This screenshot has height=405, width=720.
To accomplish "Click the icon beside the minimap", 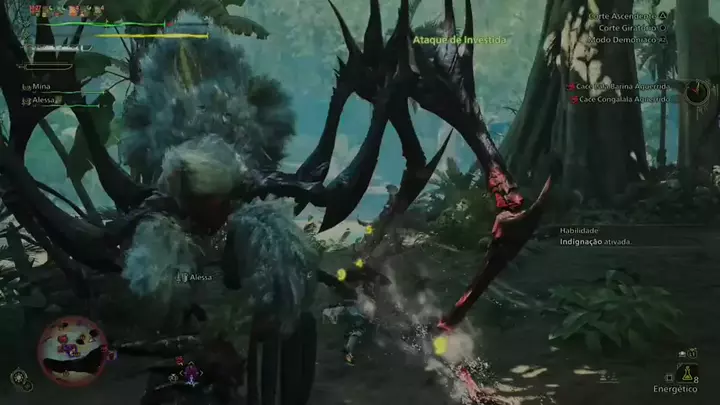I will coord(18,378).
